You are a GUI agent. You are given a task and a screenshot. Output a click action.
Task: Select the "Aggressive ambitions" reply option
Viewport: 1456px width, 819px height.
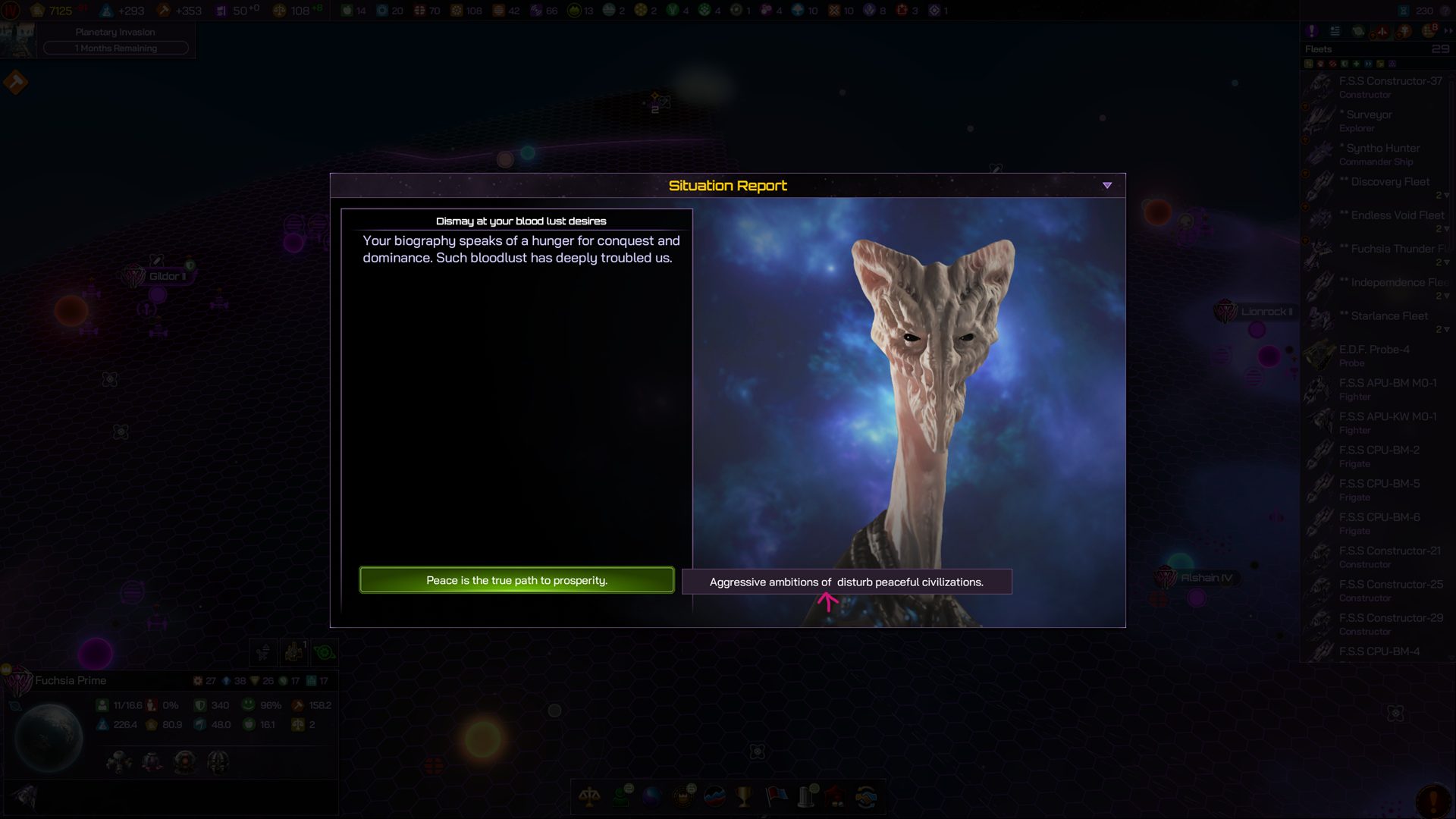point(846,582)
